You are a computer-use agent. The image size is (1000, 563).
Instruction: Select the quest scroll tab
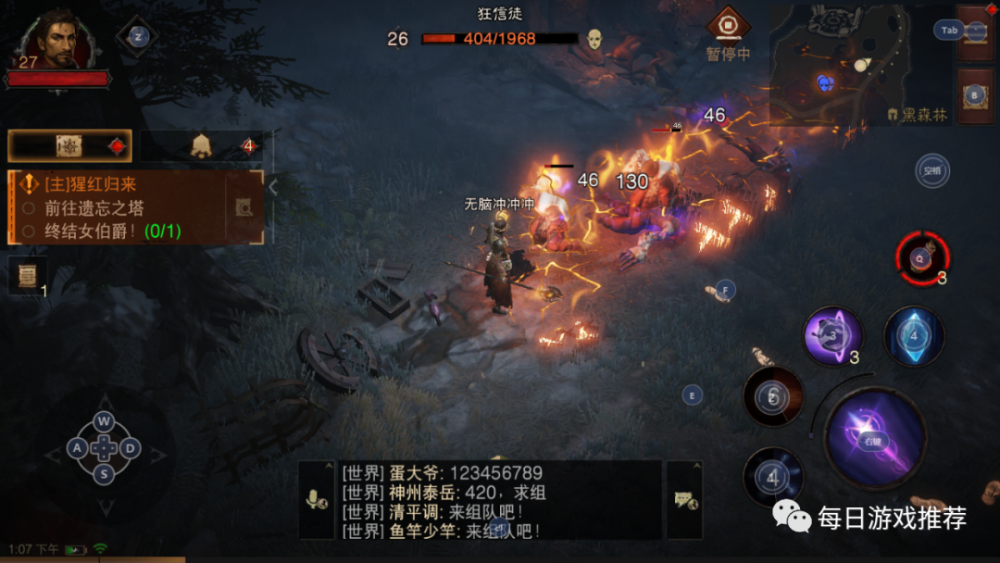click(70, 146)
